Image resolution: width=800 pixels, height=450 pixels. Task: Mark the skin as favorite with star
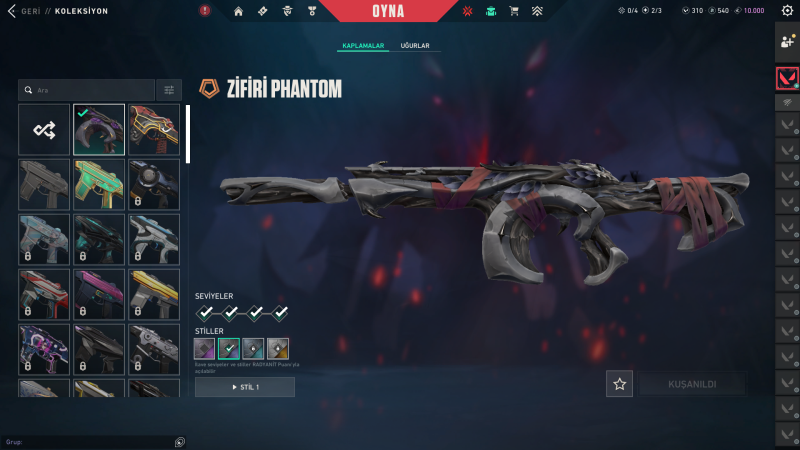620,384
